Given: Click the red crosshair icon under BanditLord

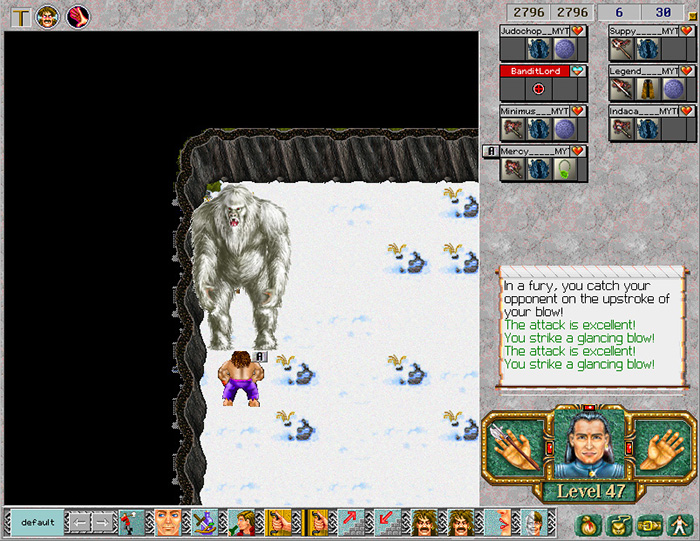Looking at the screenshot, I should tap(538, 89).
